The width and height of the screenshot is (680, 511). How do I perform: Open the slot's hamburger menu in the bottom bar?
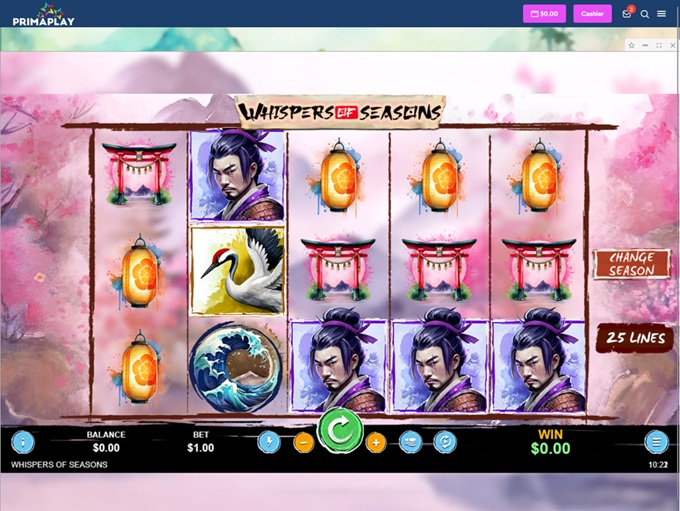coord(656,441)
